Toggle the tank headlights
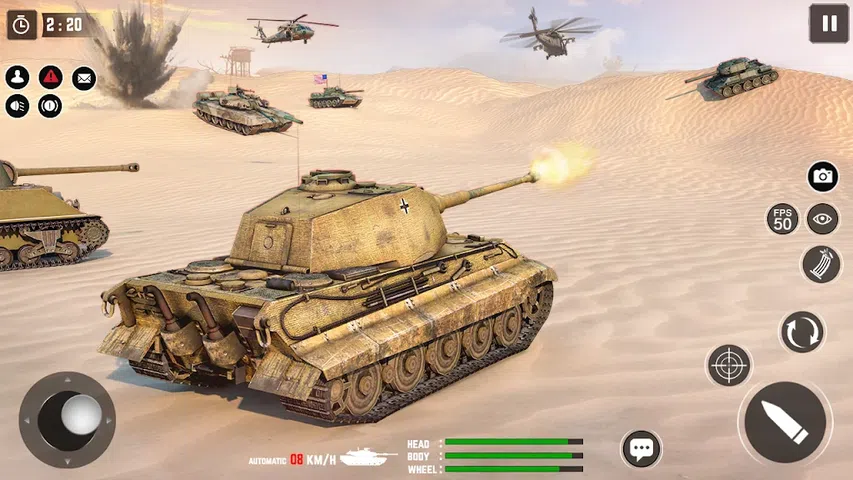853x480 pixels. click(x=17, y=105)
